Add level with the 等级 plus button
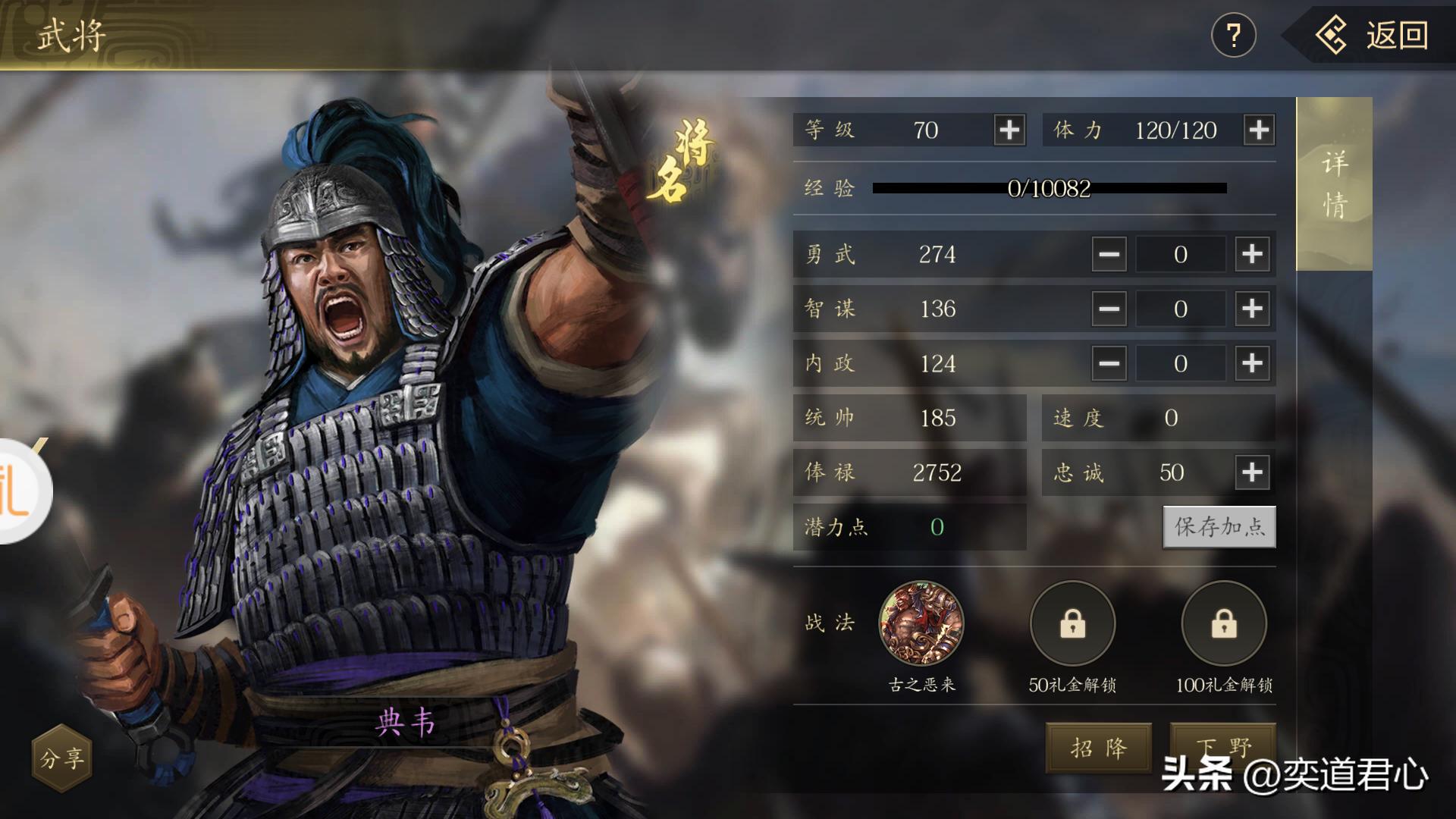 [1009, 130]
